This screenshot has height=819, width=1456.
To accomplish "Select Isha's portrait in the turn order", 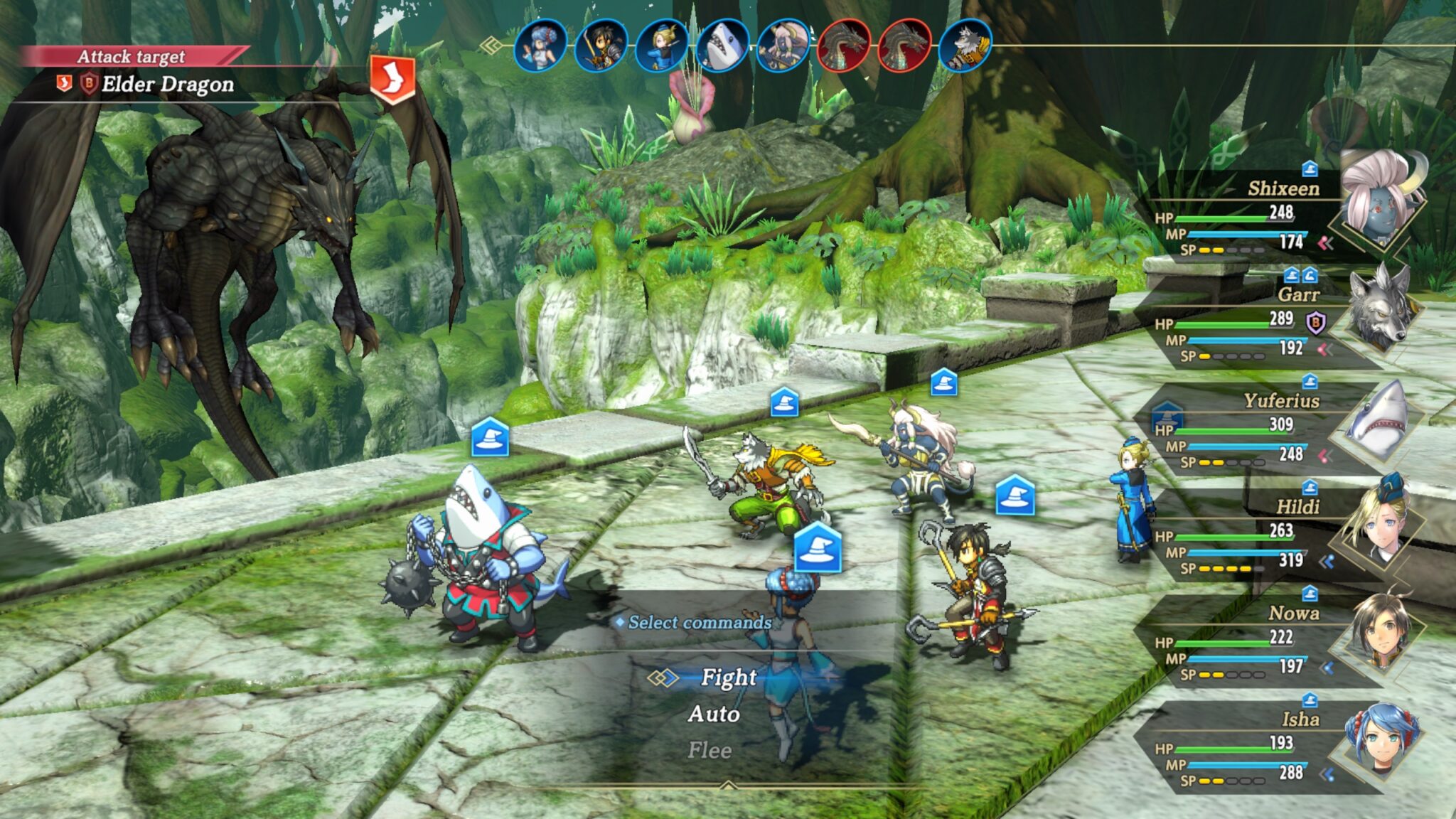I will 540,45.
